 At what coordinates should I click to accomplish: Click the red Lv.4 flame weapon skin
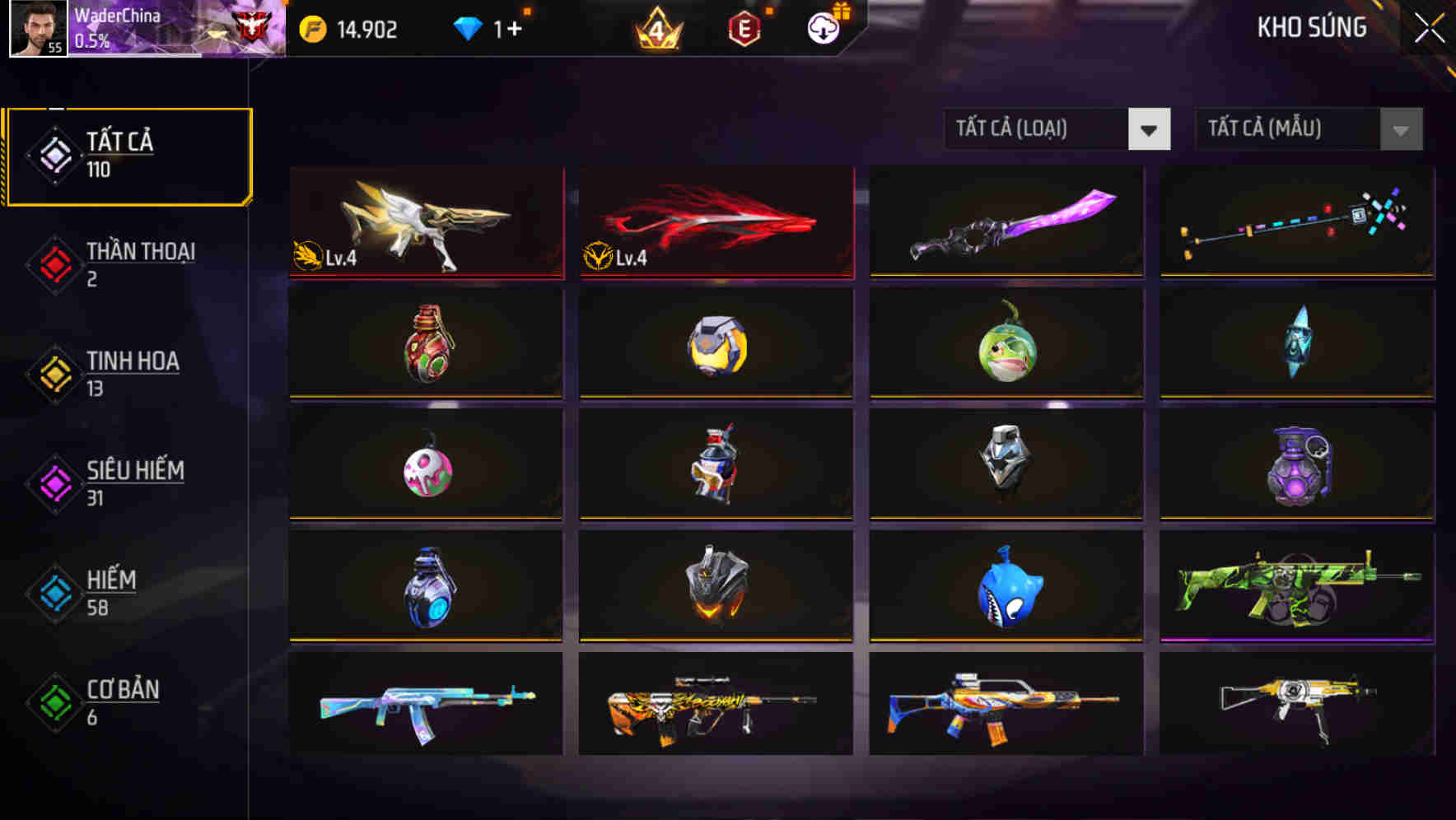715,222
